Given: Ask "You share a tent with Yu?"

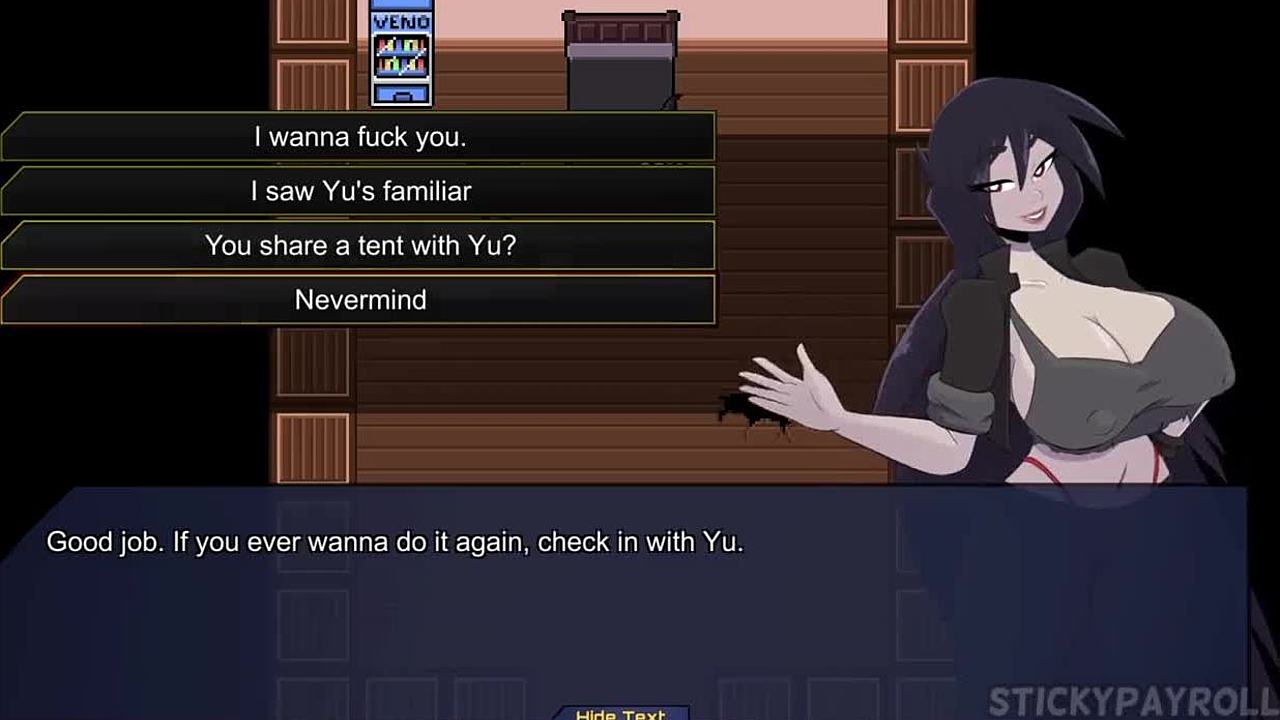Looking at the screenshot, I should 360,245.
